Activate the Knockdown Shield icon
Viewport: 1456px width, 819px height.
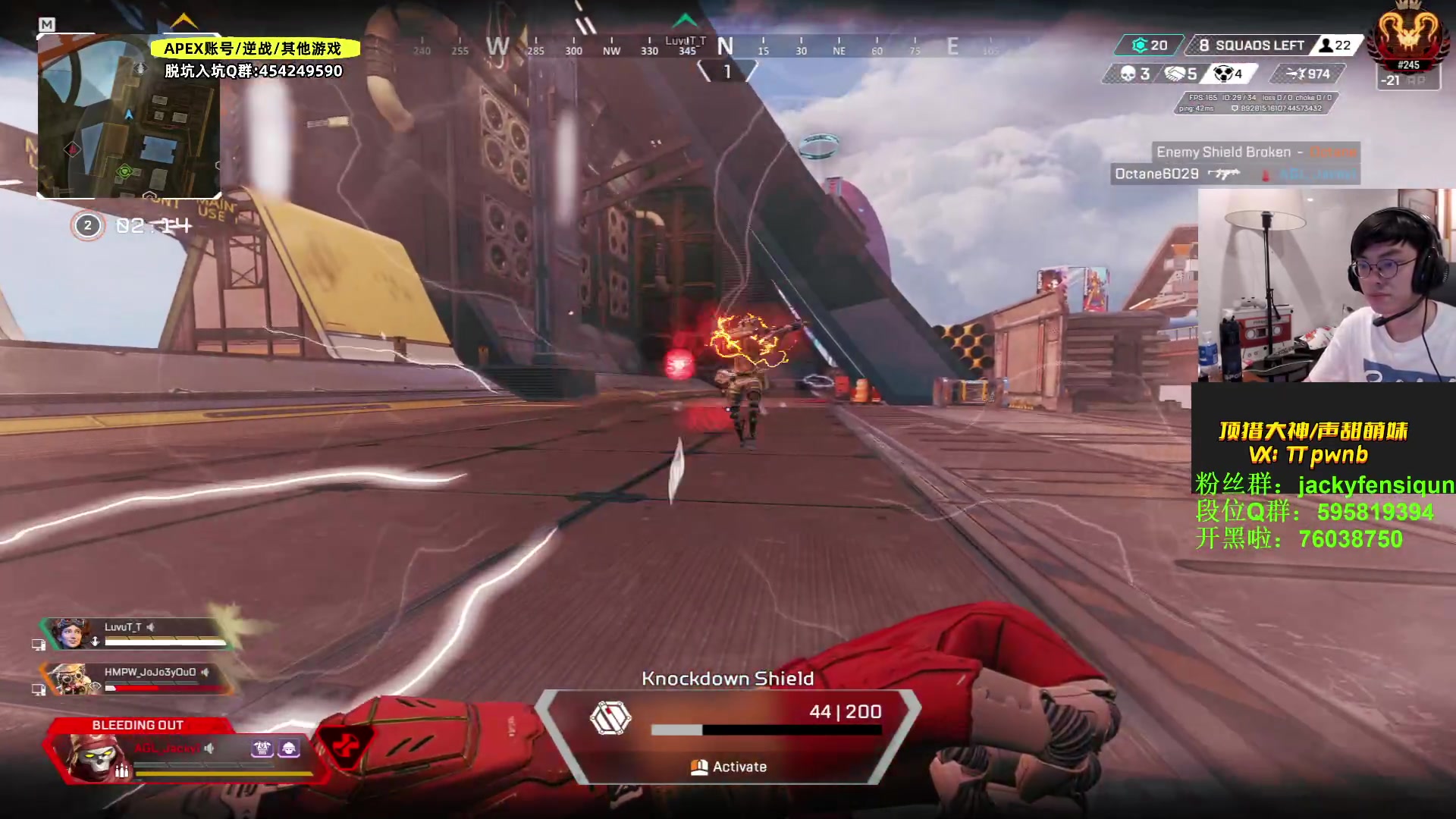(x=610, y=717)
